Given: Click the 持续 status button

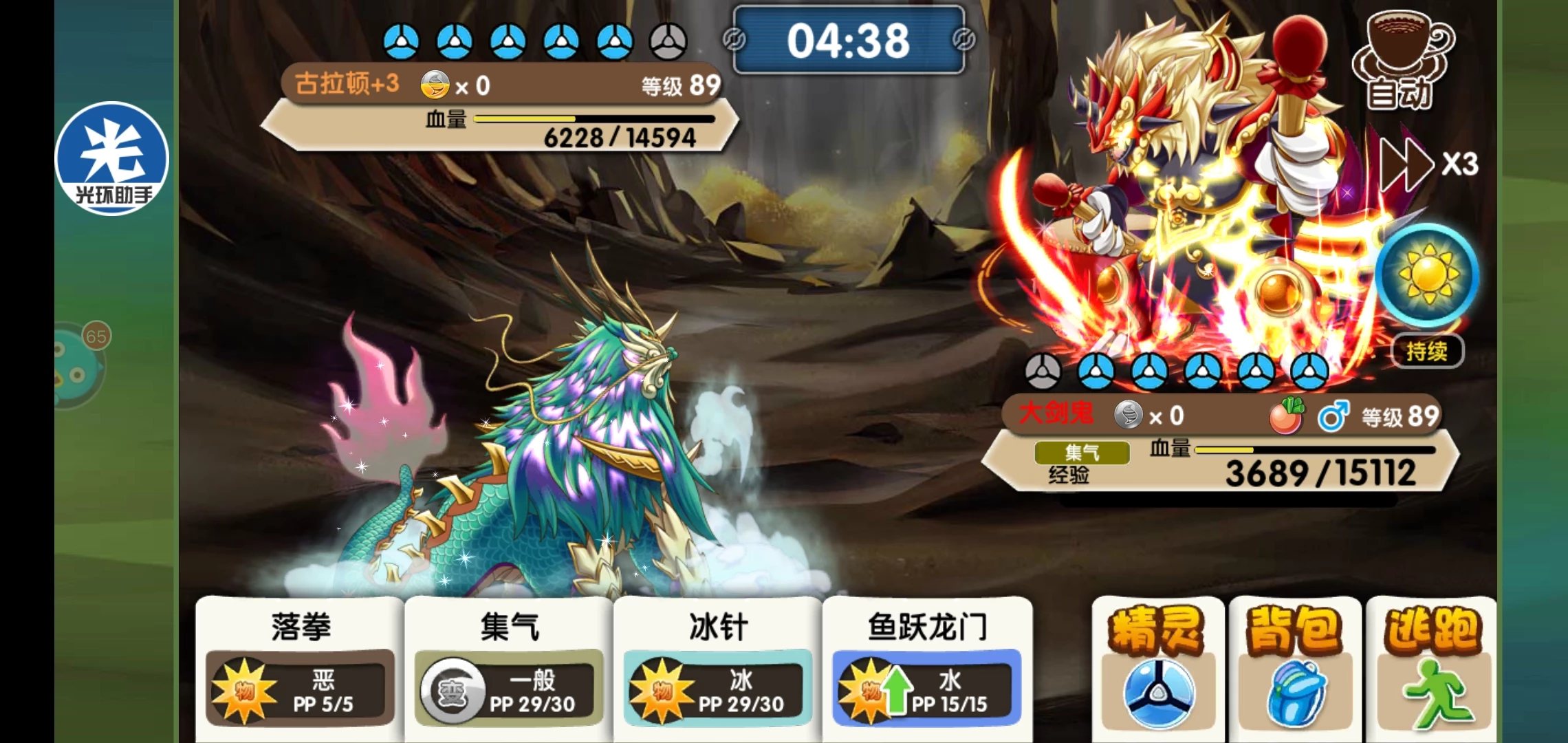Looking at the screenshot, I should pos(1426,352).
